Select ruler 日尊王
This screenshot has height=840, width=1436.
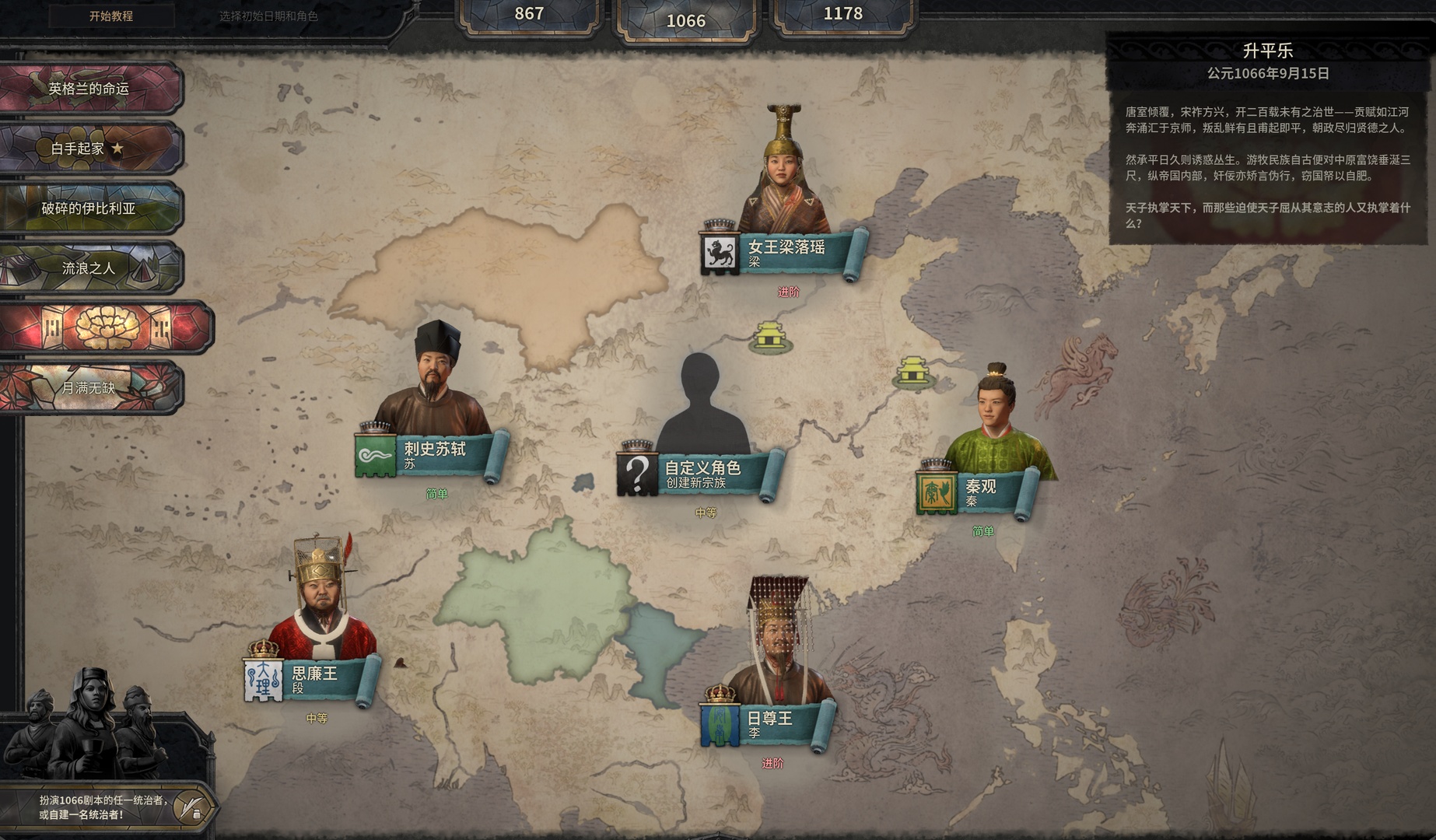tap(769, 723)
